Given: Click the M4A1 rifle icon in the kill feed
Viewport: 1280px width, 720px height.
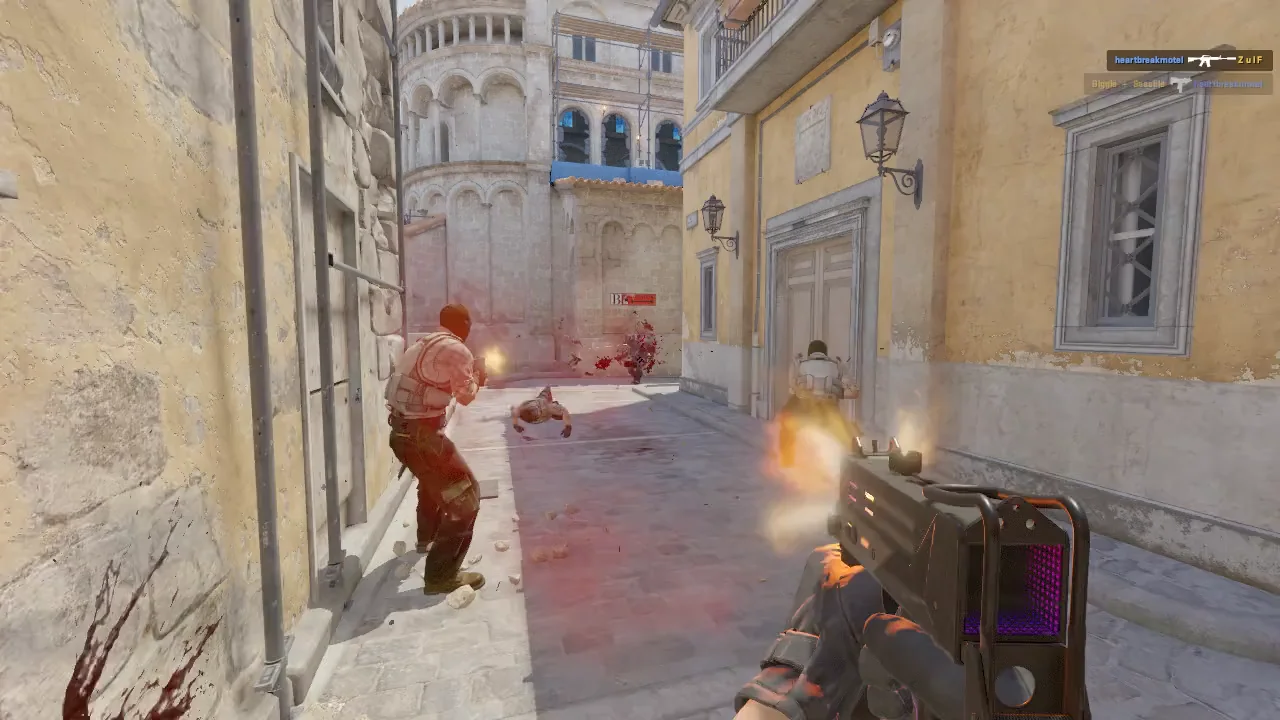Looking at the screenshot, I should point(1212,59).
